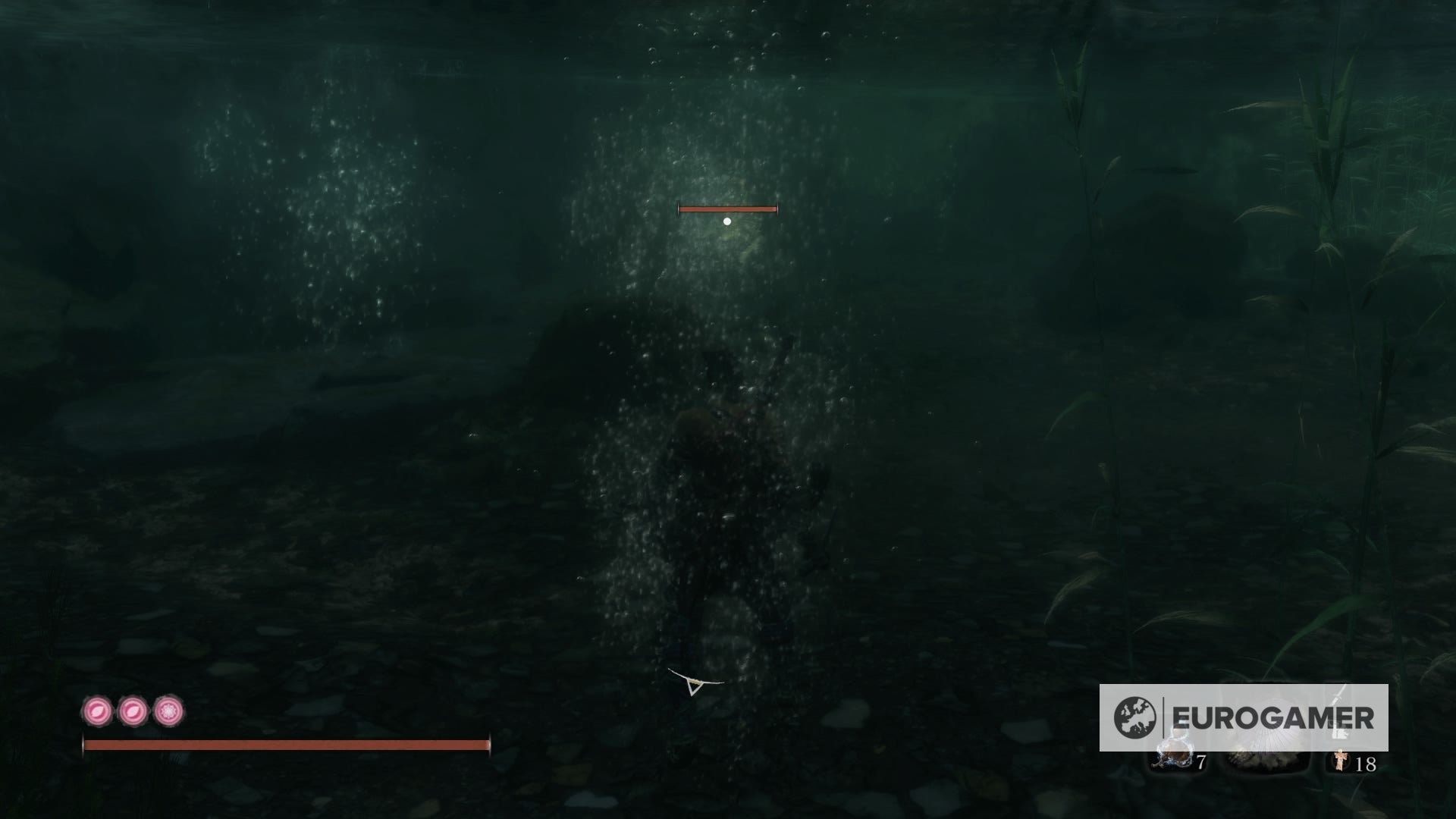The height and width of the screenshot is (819, 1456).
Task: Click the player health bar at bottom left
Action: 288,745
